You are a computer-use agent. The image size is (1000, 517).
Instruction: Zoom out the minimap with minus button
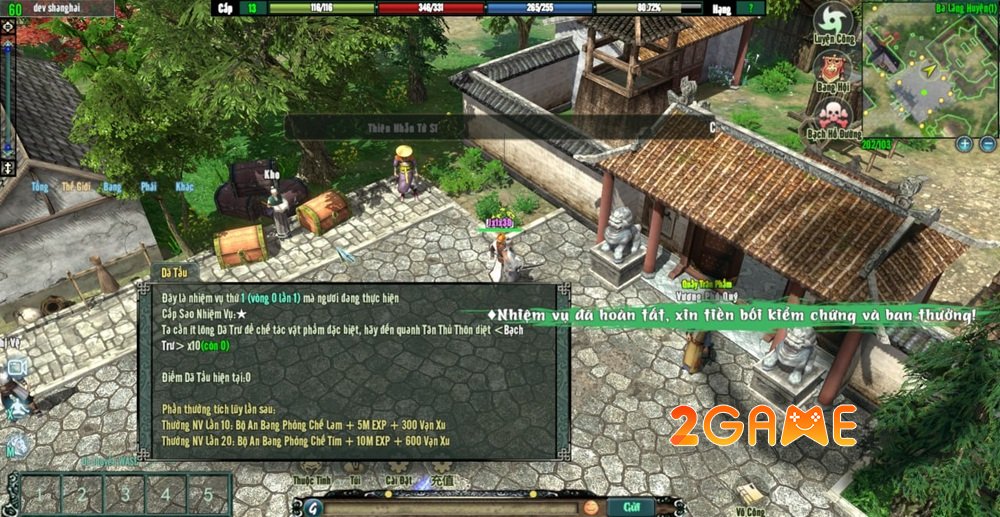point(987,144)
